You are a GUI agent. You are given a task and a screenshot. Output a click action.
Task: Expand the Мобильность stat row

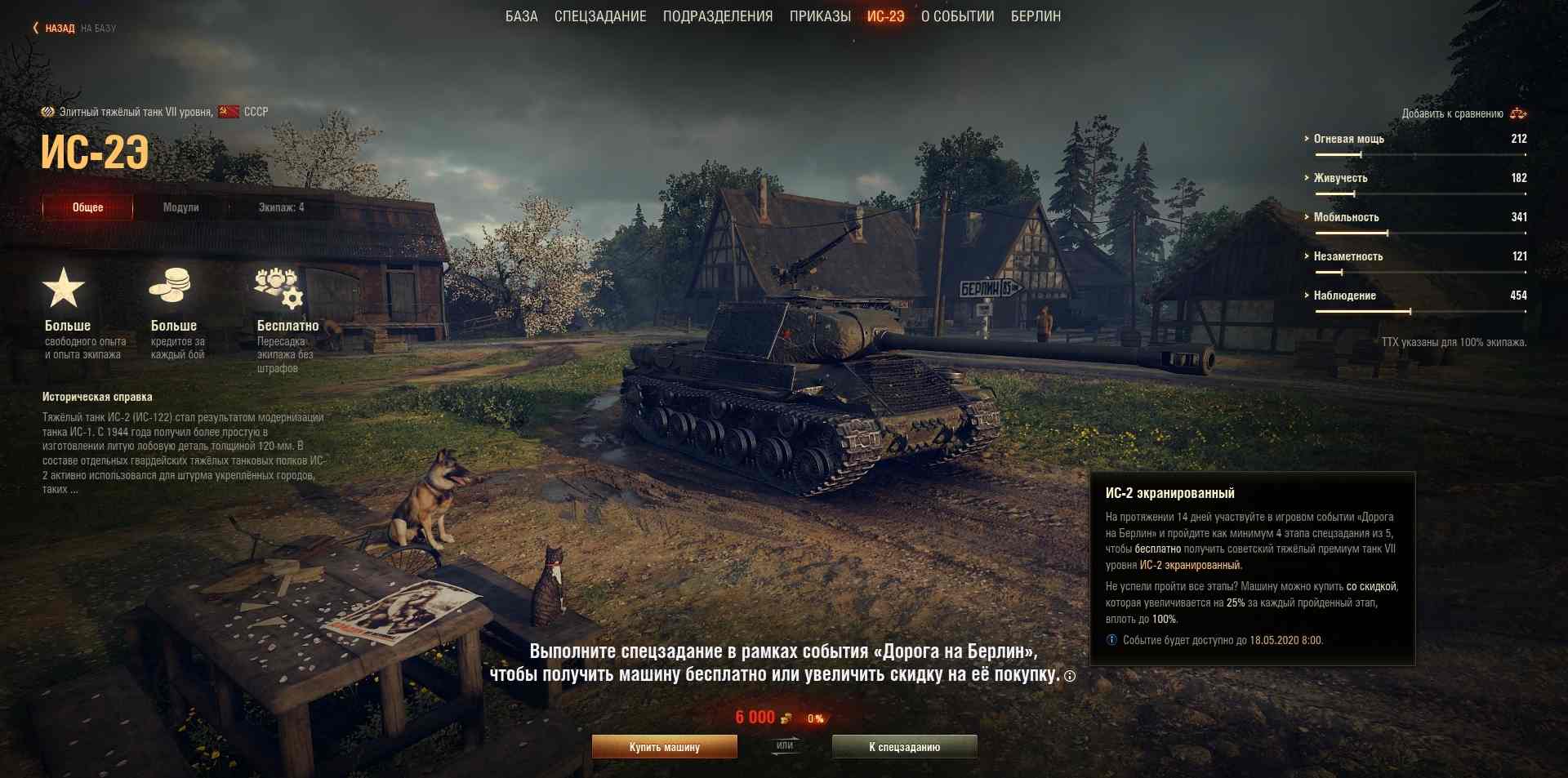point(1346,217)
